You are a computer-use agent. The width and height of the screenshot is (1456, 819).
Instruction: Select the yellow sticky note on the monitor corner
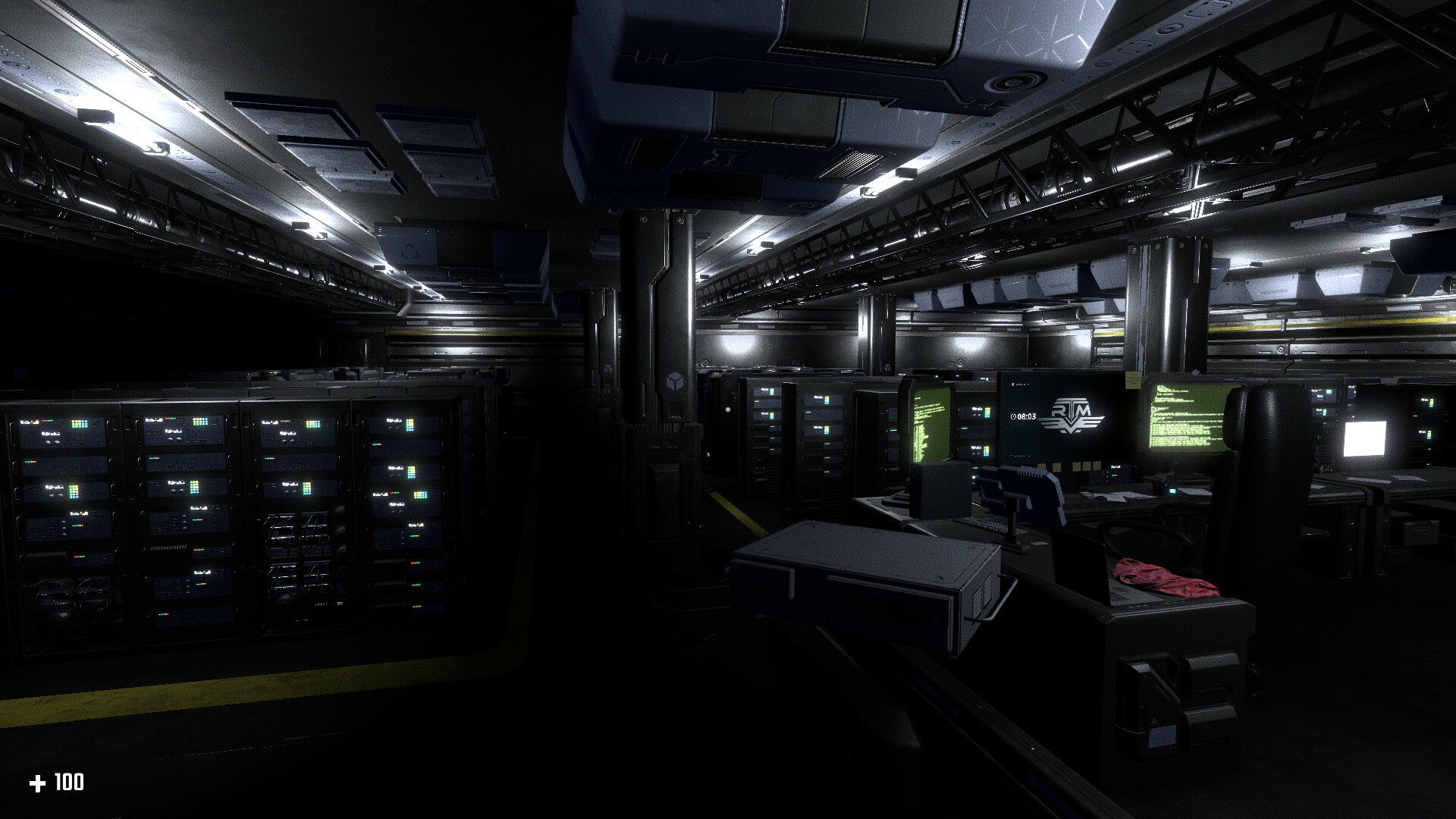pyautogui.click(x=1133, y=380)
